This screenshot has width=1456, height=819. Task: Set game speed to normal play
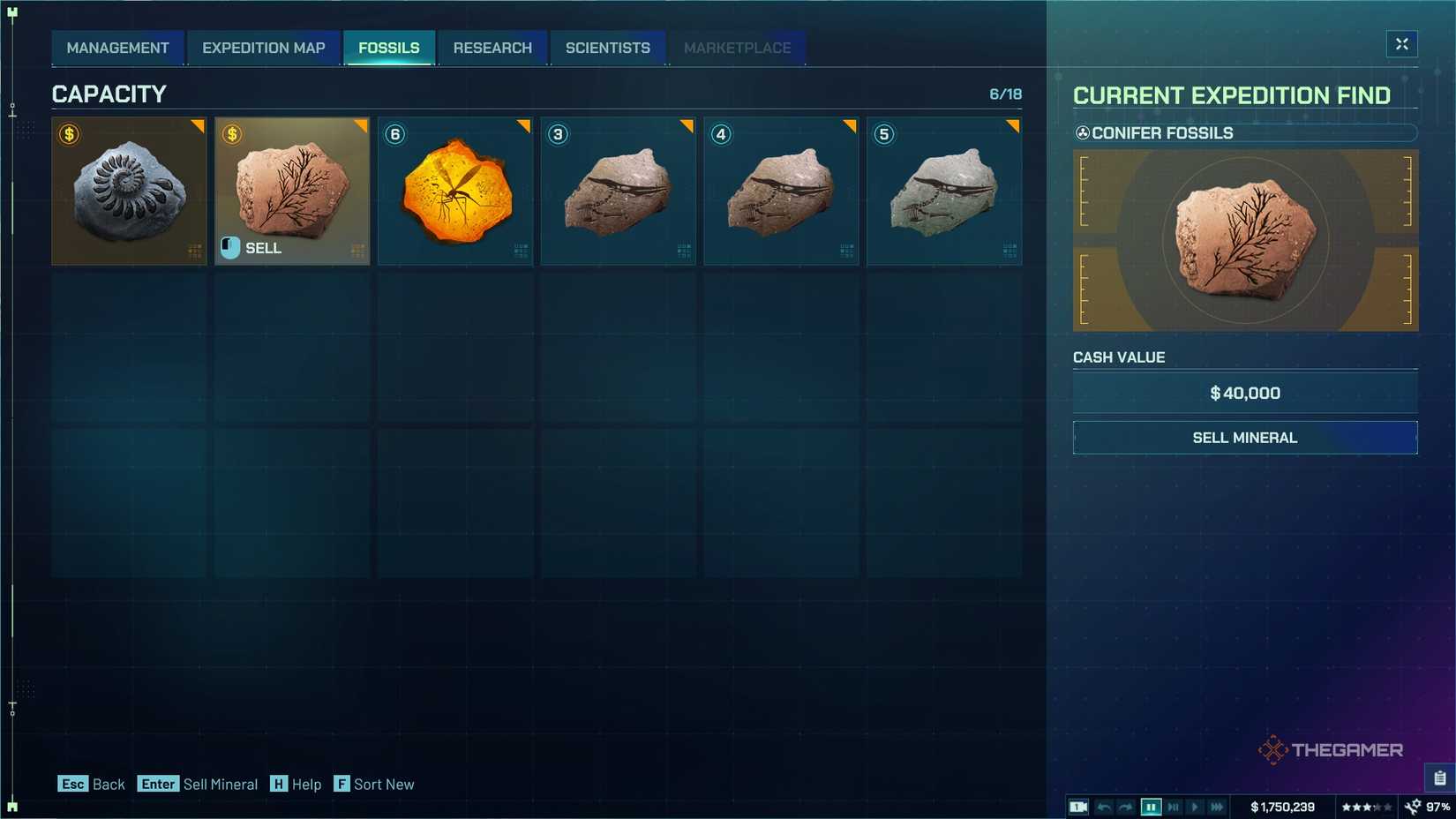pyautogui.click(x=1195, y=807)
